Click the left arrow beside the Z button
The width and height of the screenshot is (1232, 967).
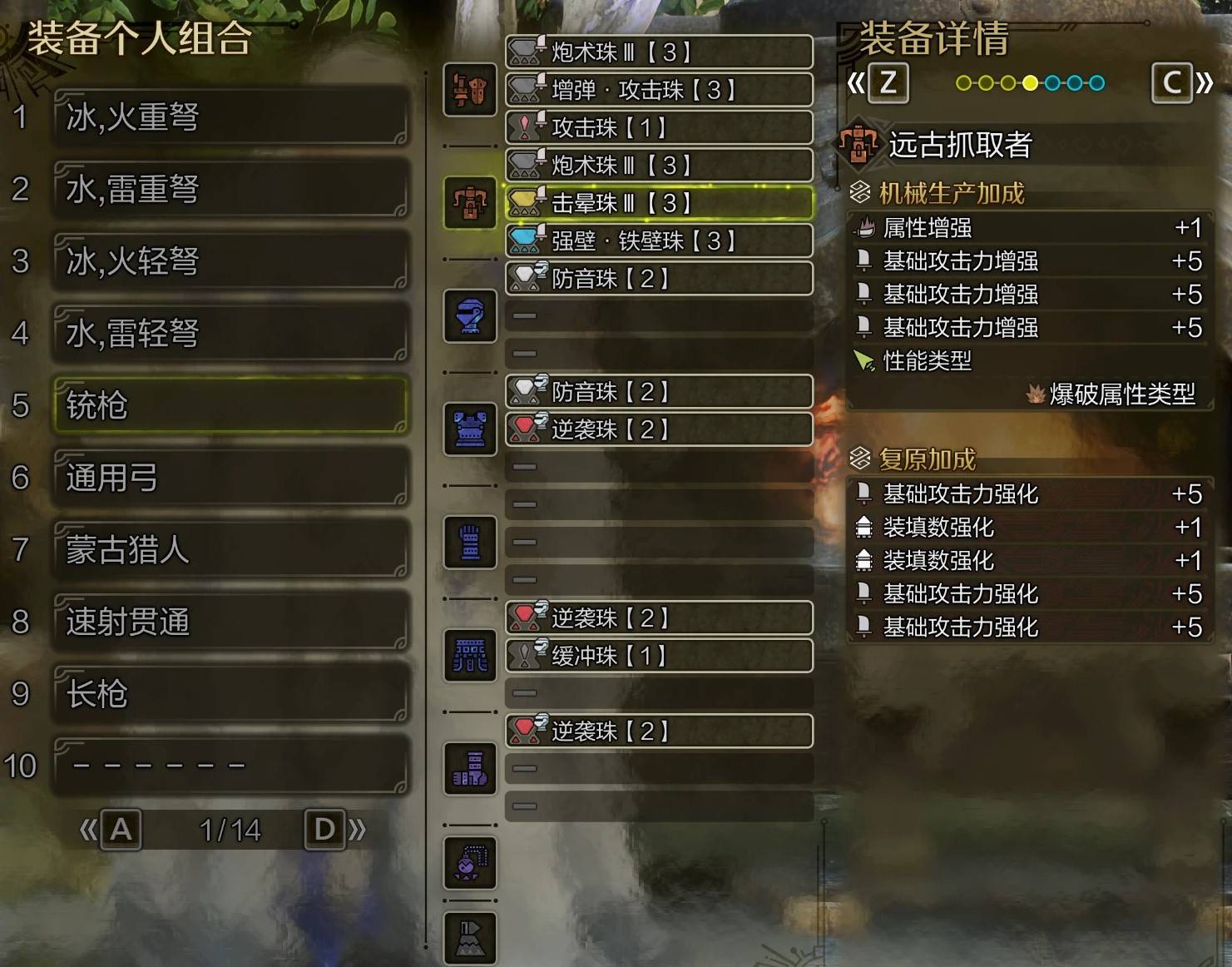tap(857, 83)
